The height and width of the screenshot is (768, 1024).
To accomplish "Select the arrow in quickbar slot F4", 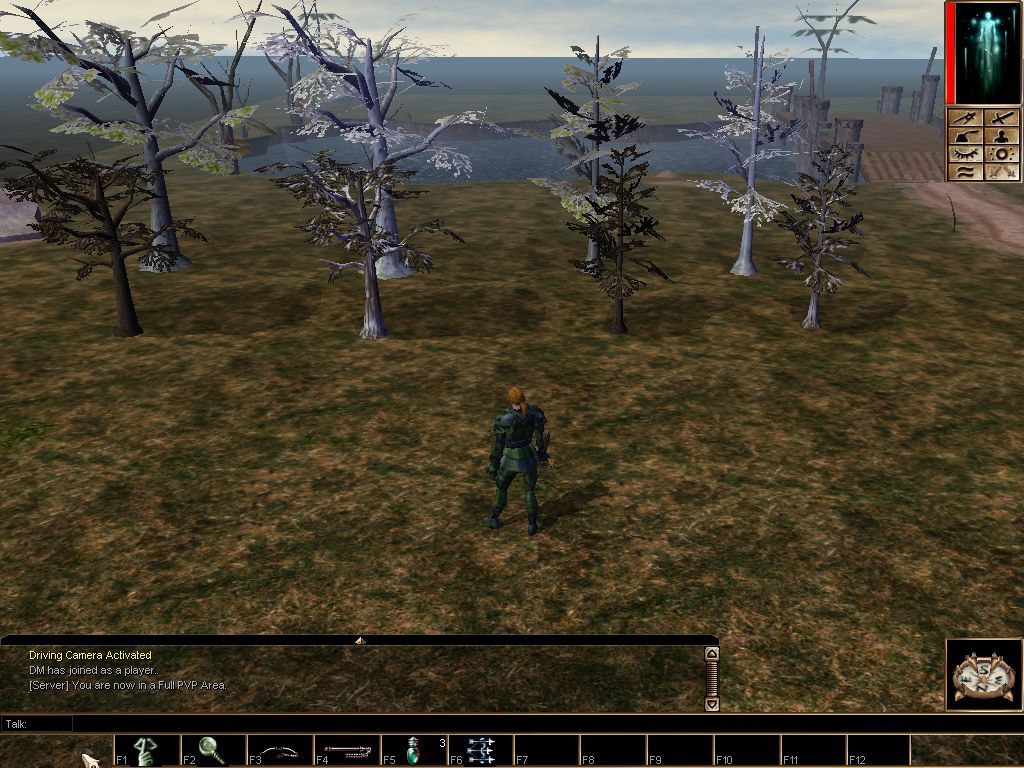I will click(346, 750).
